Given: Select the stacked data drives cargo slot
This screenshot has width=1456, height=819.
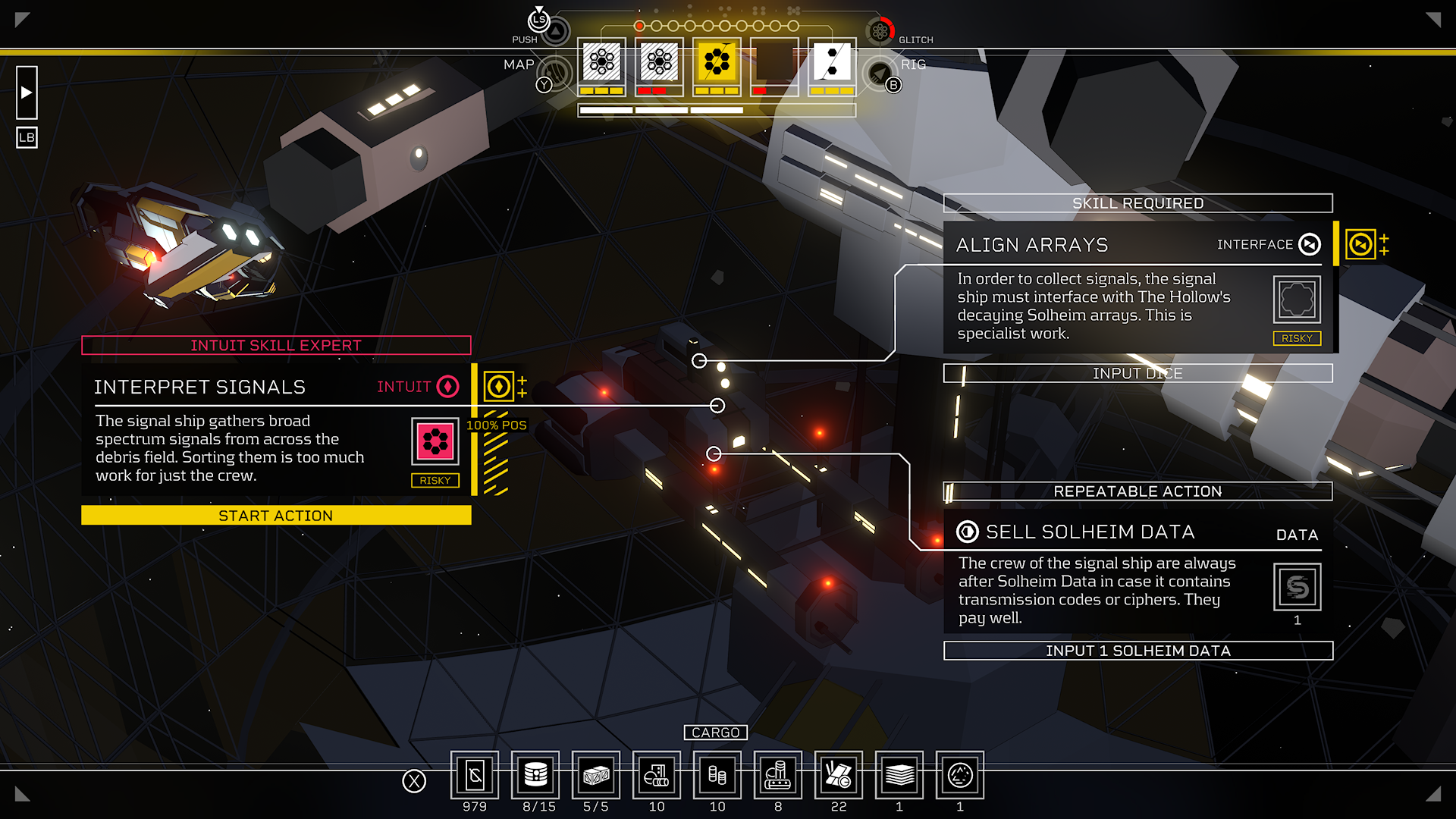Looking at the screenshot, I should coord(535,775).
